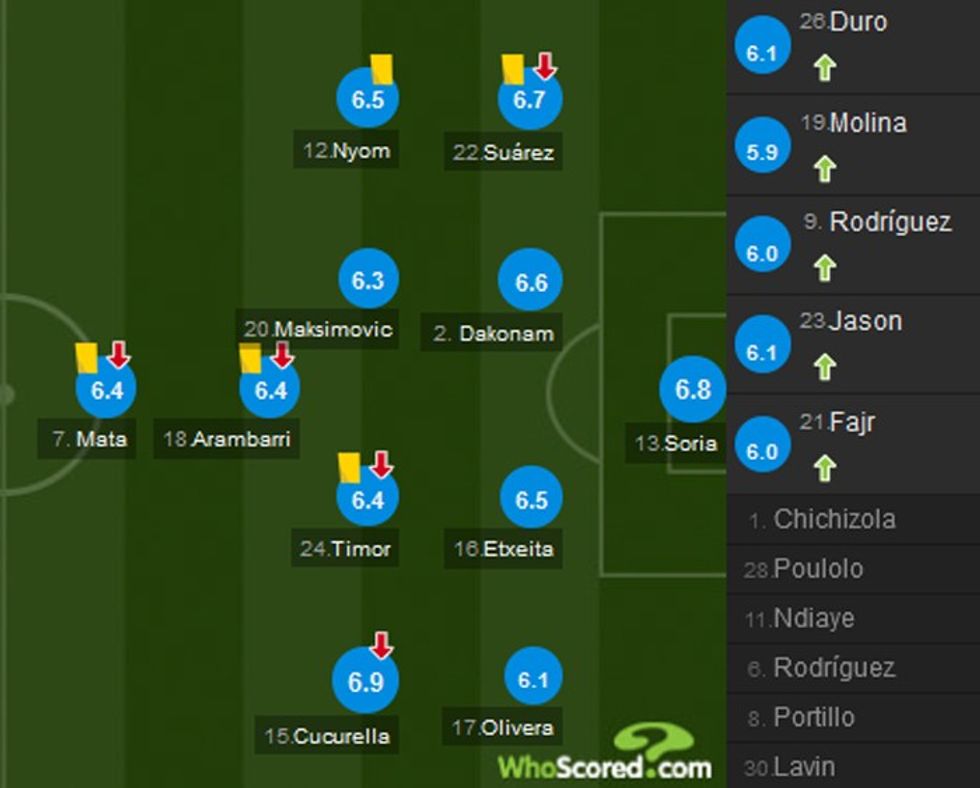Select Nyom's 6.5 rating circle
This screenshot has height=788, width=980.
[368, 99]
